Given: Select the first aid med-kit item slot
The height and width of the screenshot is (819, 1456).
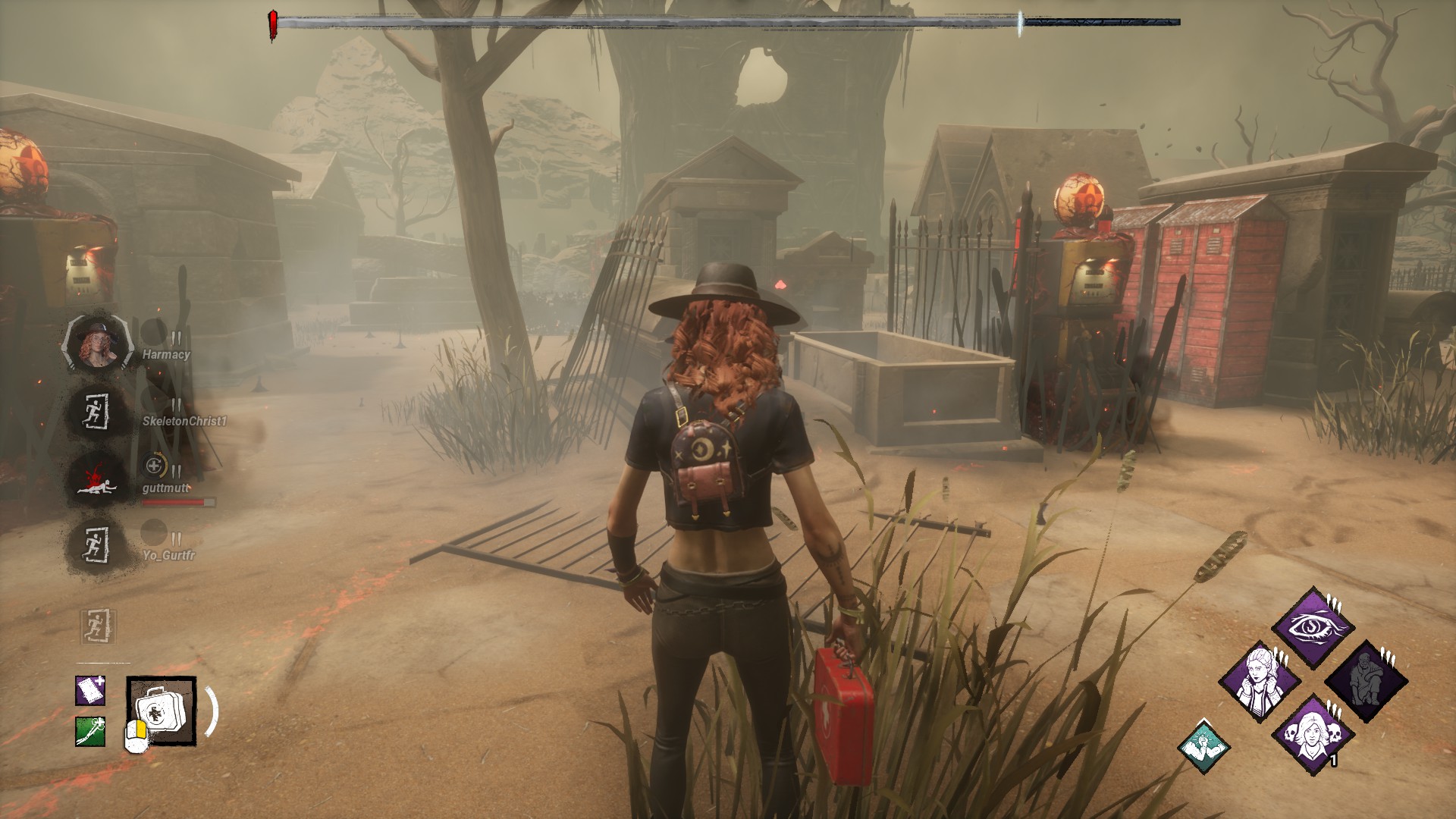Looking at the screenshot, I should point(161,711).
